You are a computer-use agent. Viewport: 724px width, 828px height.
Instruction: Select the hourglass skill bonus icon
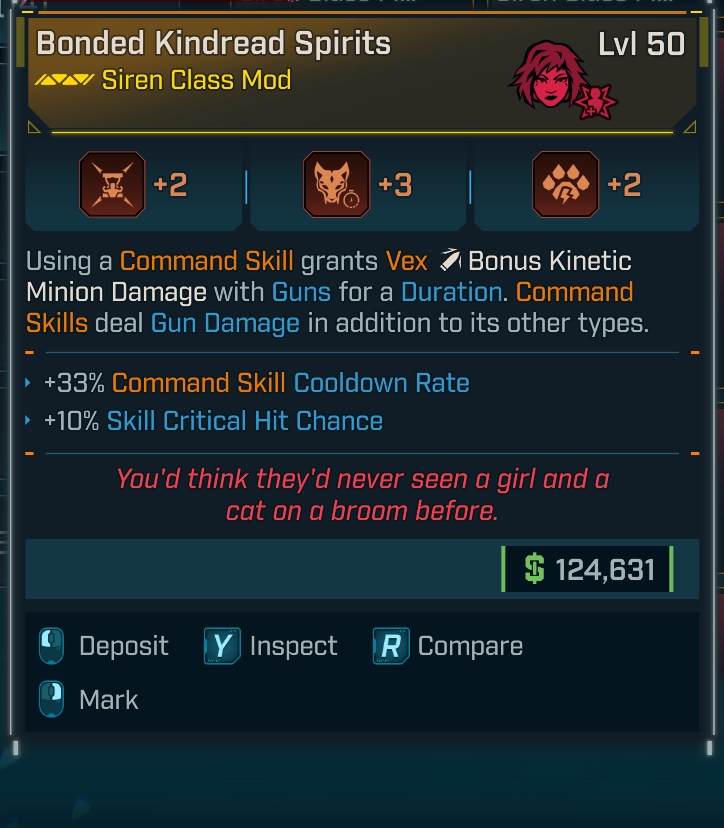111,185
